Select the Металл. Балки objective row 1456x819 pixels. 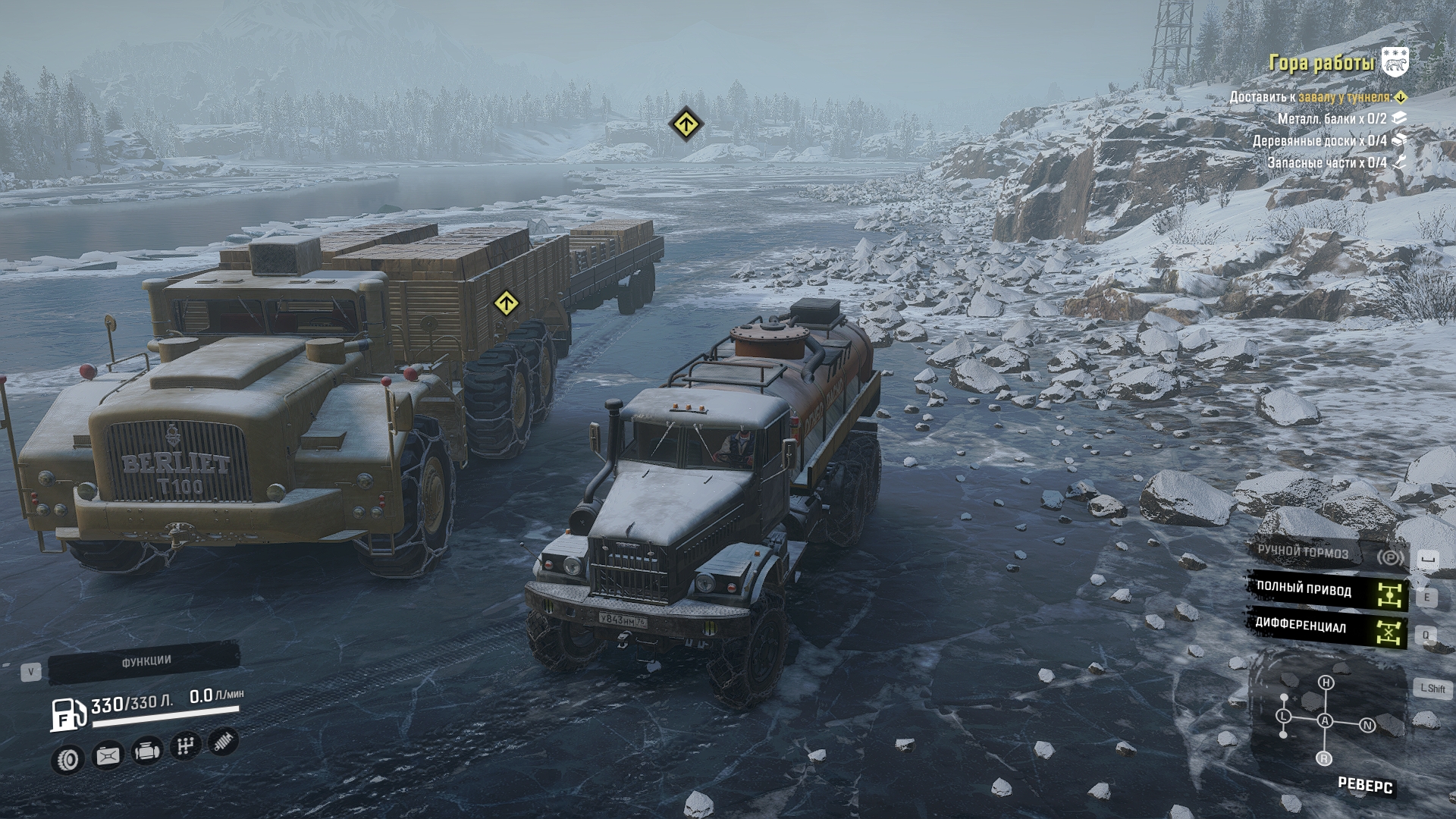(x=1332, y=119)
